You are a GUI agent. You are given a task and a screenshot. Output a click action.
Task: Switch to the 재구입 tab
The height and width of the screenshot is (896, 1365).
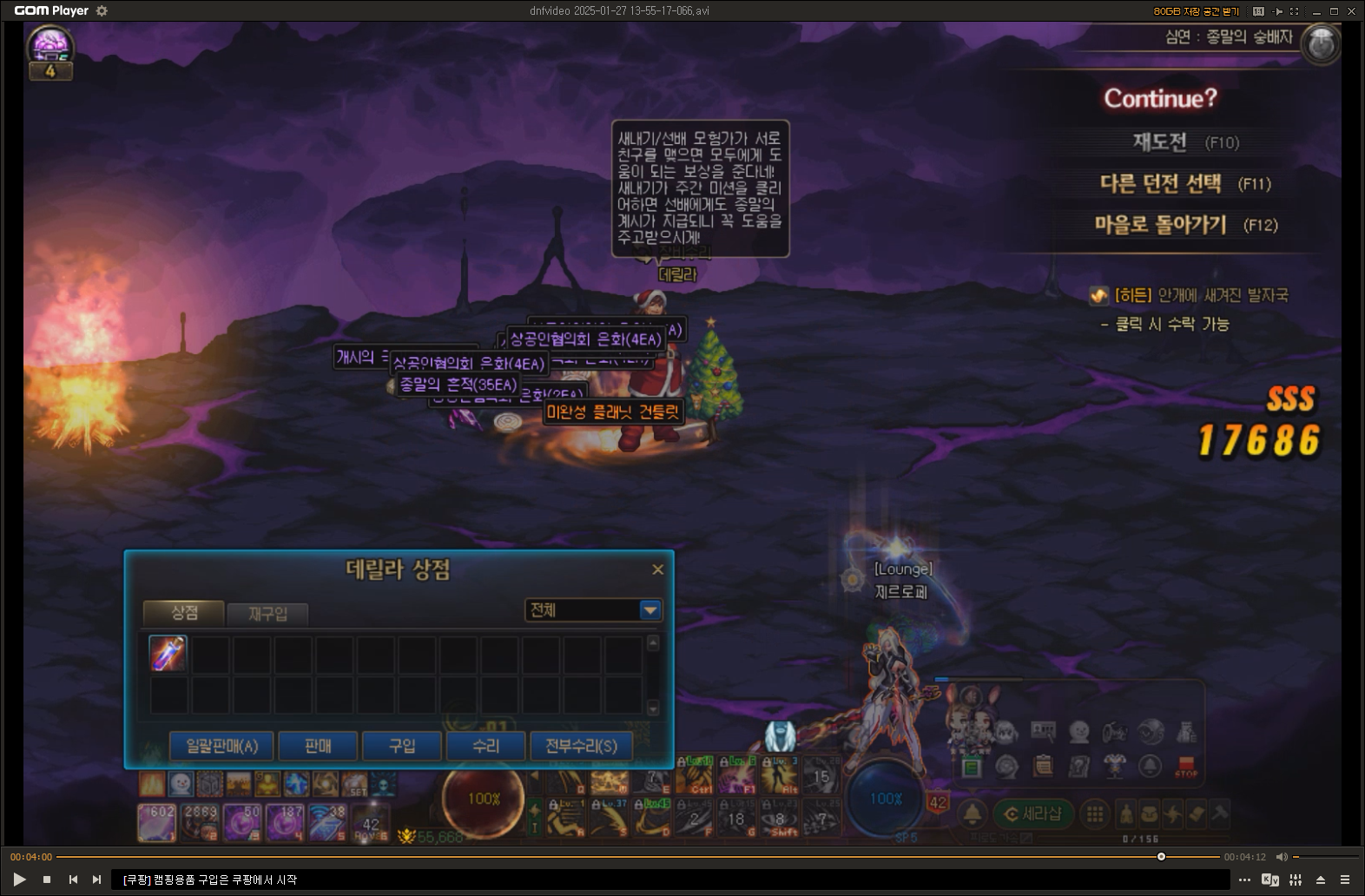(x=267, y=614)
